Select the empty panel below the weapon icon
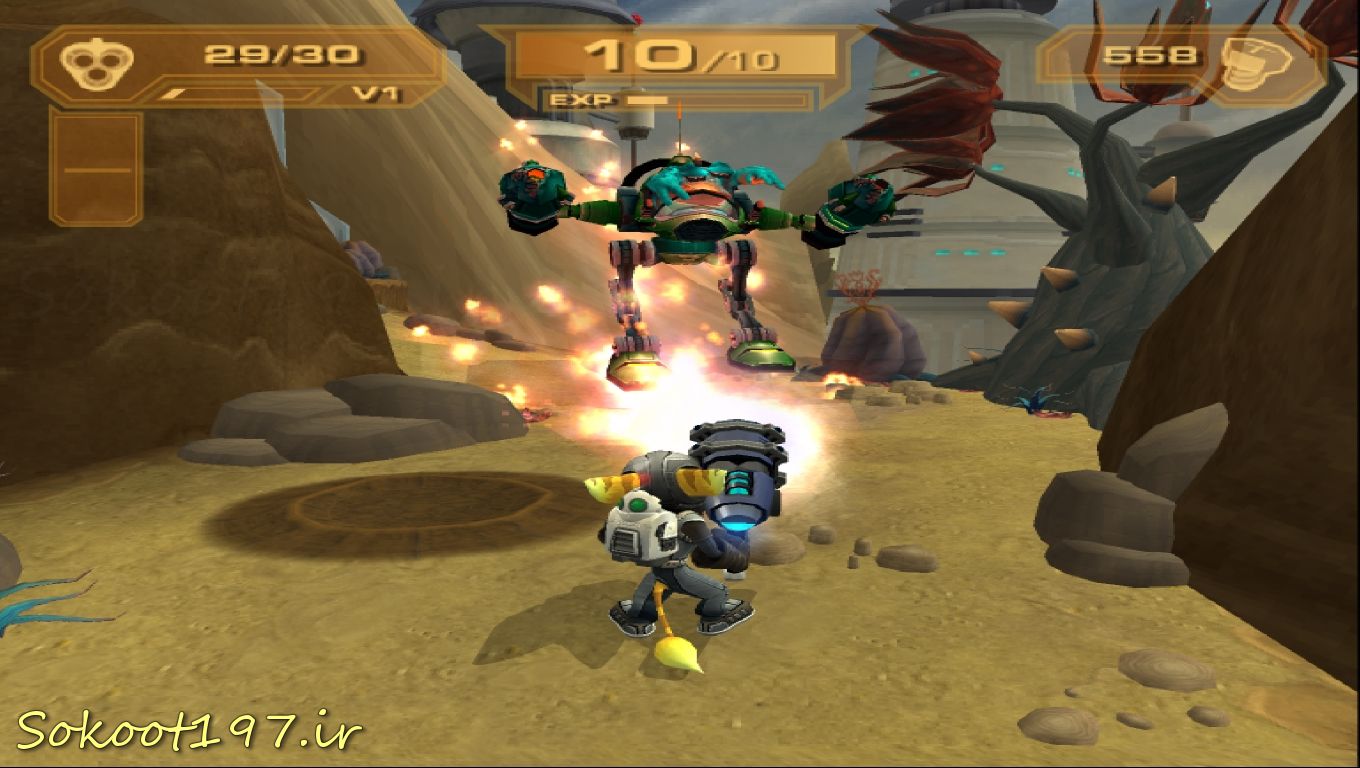The image size is (1360, 768). click(96, 168)
